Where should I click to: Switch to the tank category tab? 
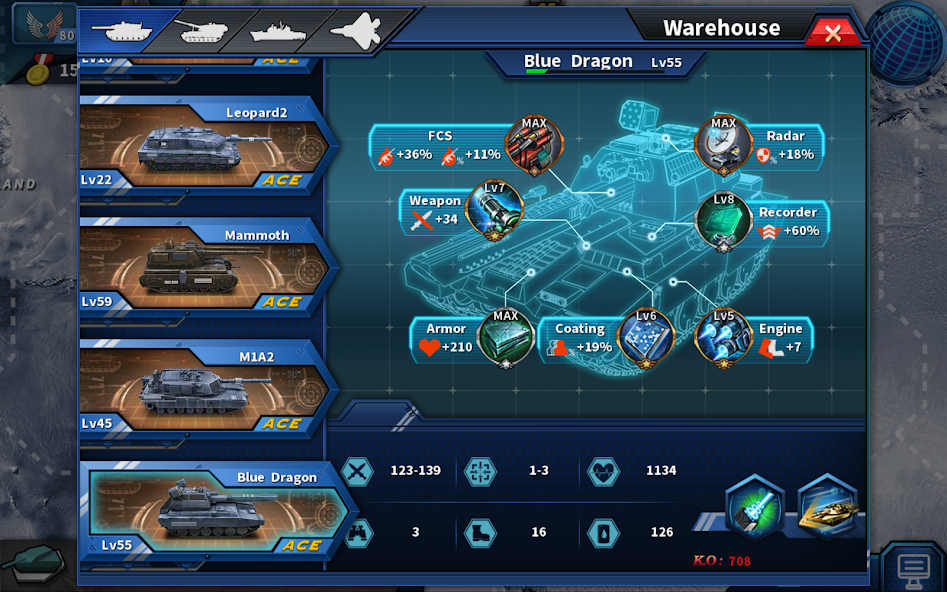coord(123,30)
